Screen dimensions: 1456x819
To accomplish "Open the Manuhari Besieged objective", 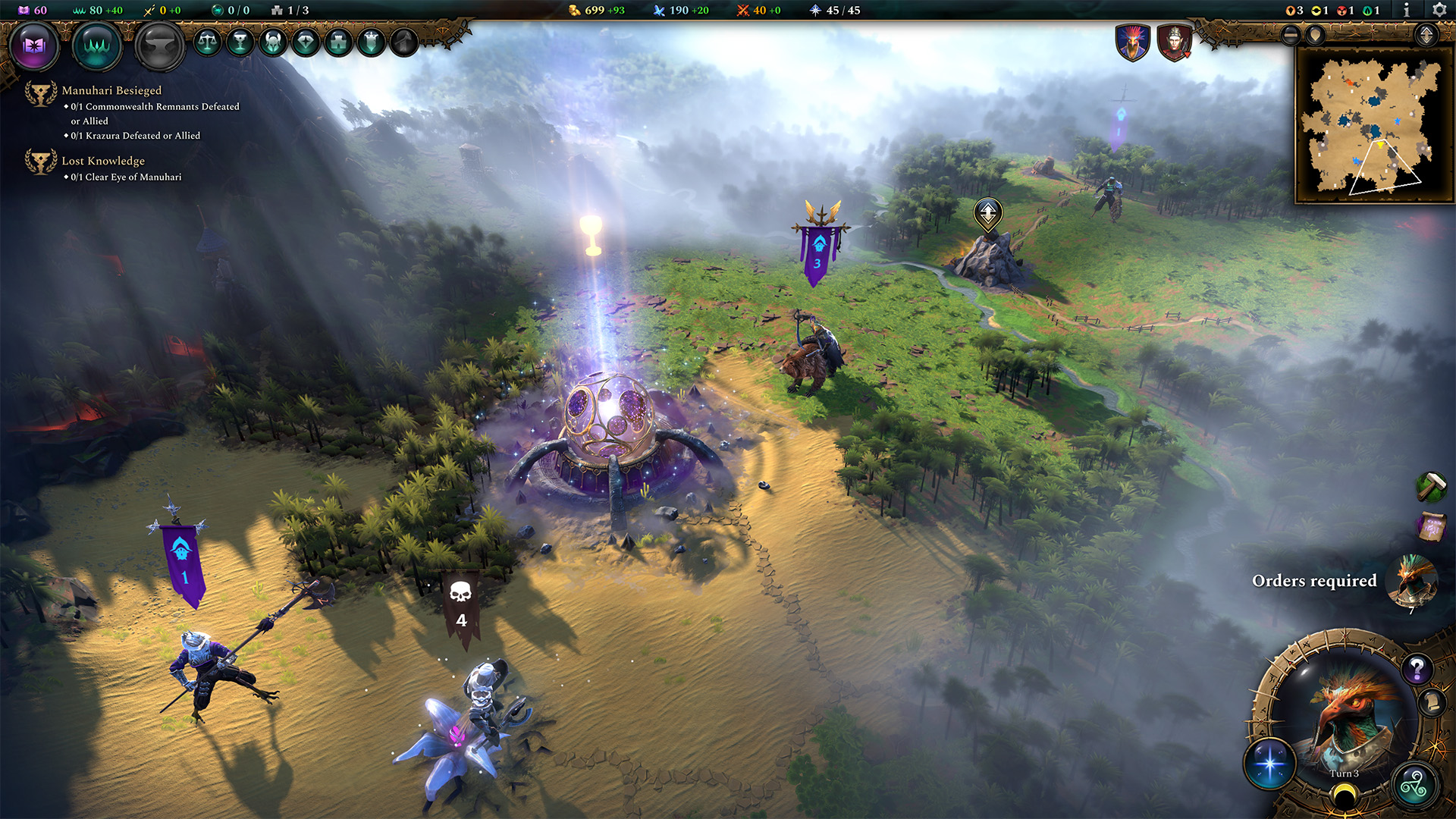I will [111, 90].
